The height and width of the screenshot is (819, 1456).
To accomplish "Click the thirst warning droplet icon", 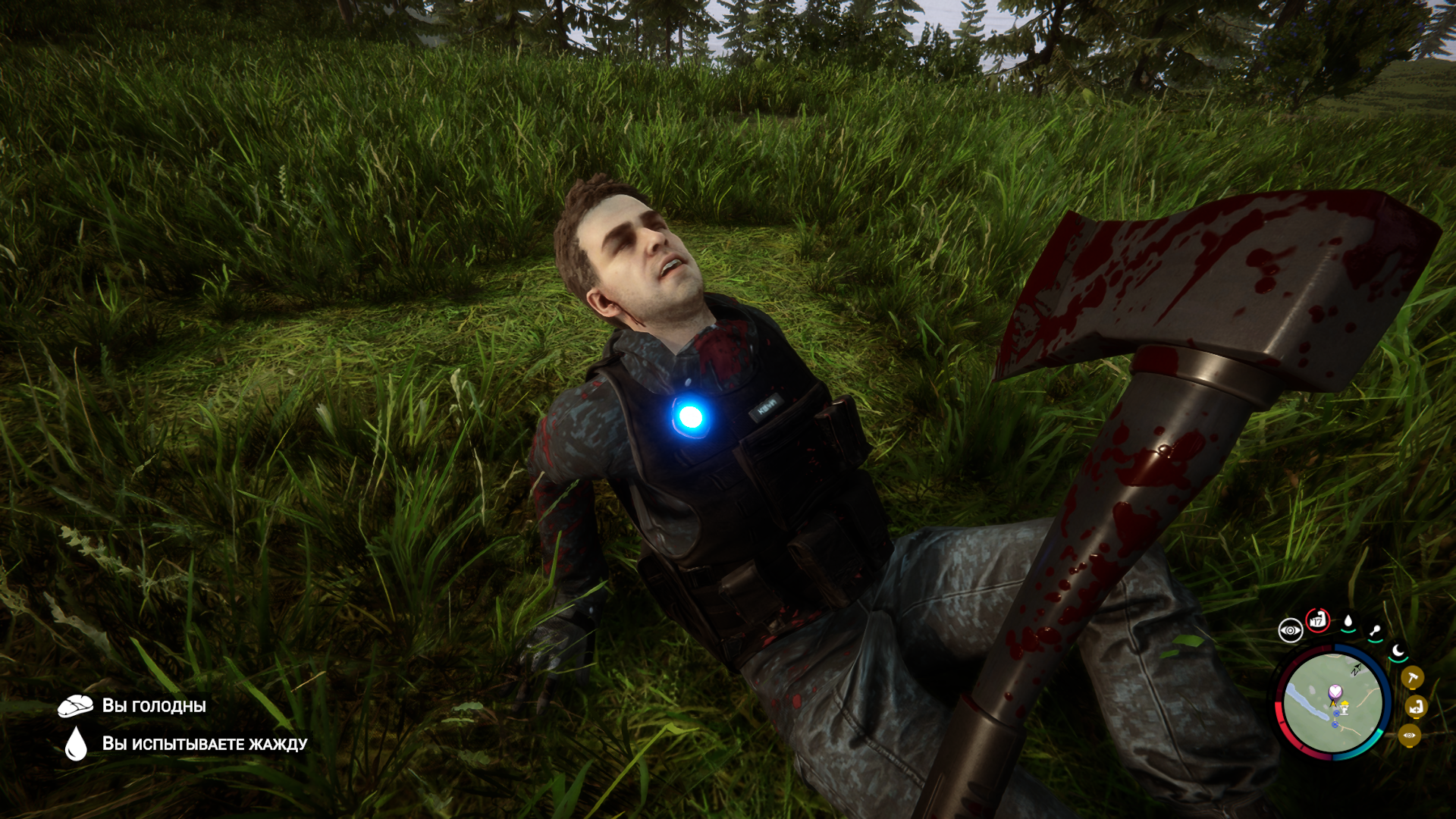I will (x=76, y=743).
